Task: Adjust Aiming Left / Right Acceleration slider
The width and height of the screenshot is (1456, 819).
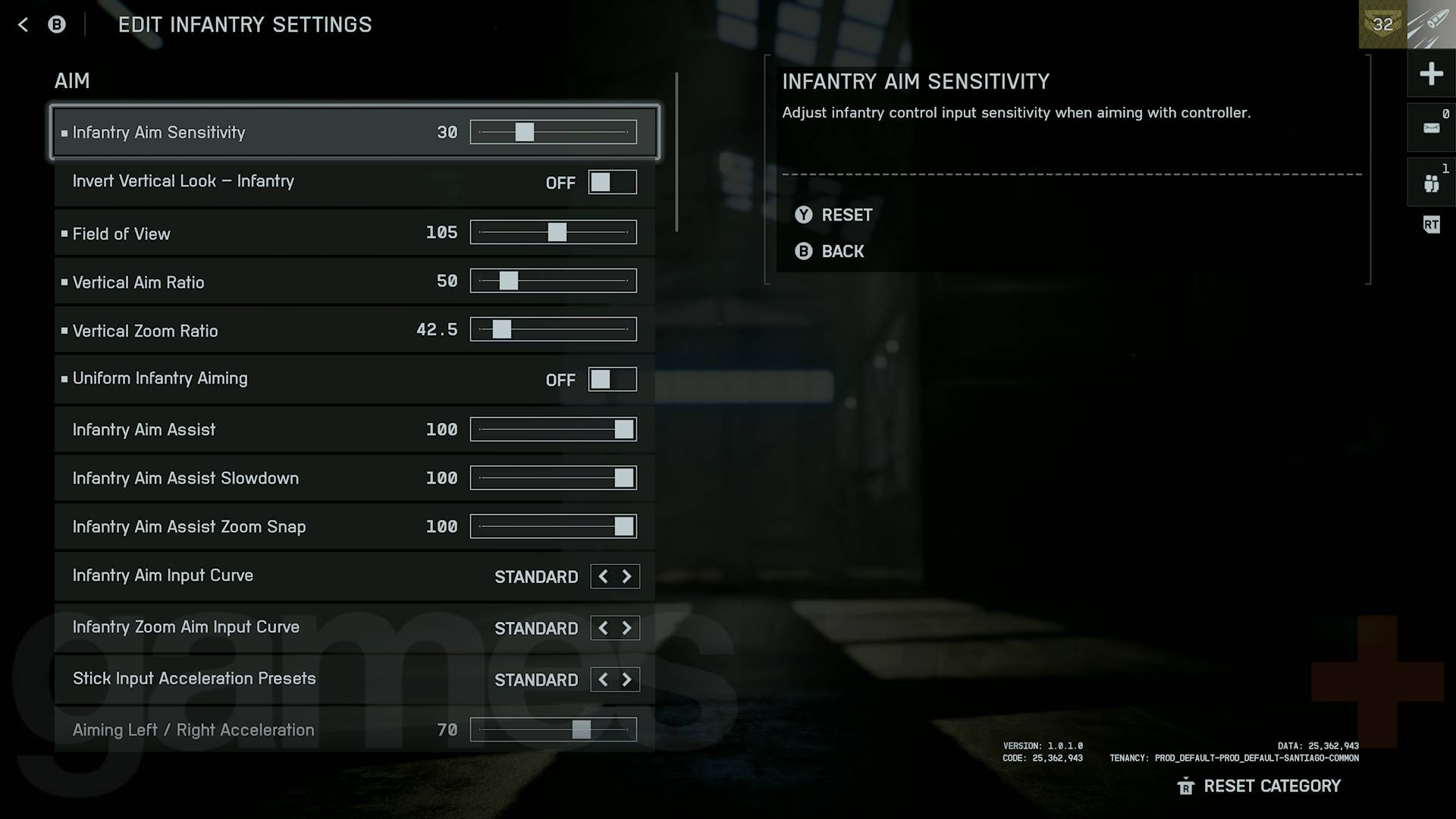Action: point(581,730)
